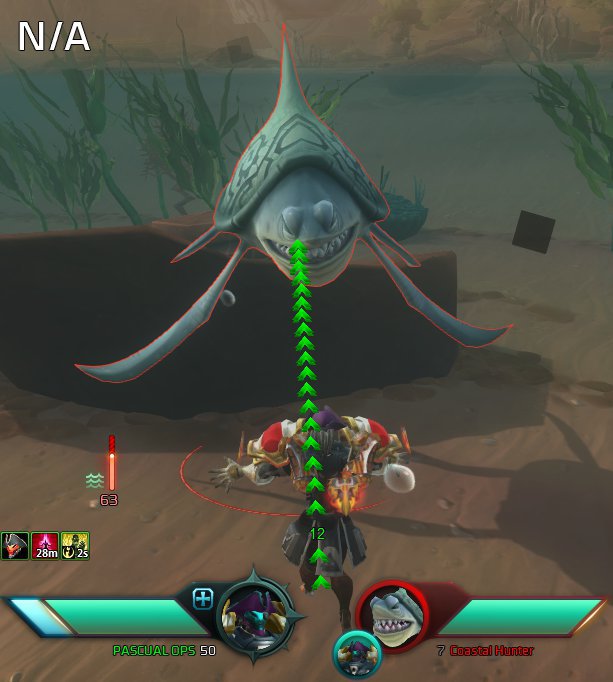
Task: Click the blue plus button by player portrait
Action: tap(203, 599)
